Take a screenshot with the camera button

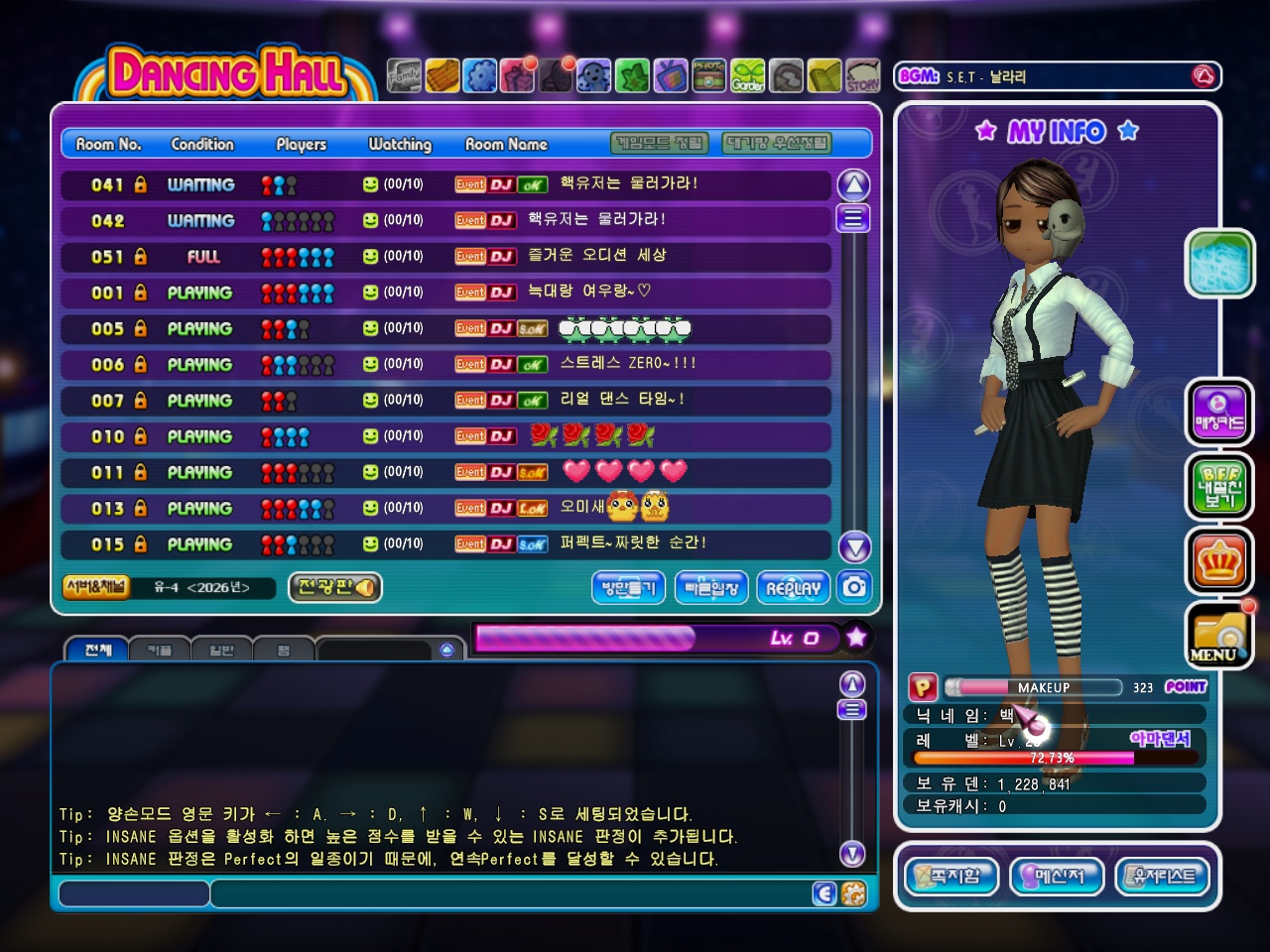pyautogui.click(x=854, y=587)
